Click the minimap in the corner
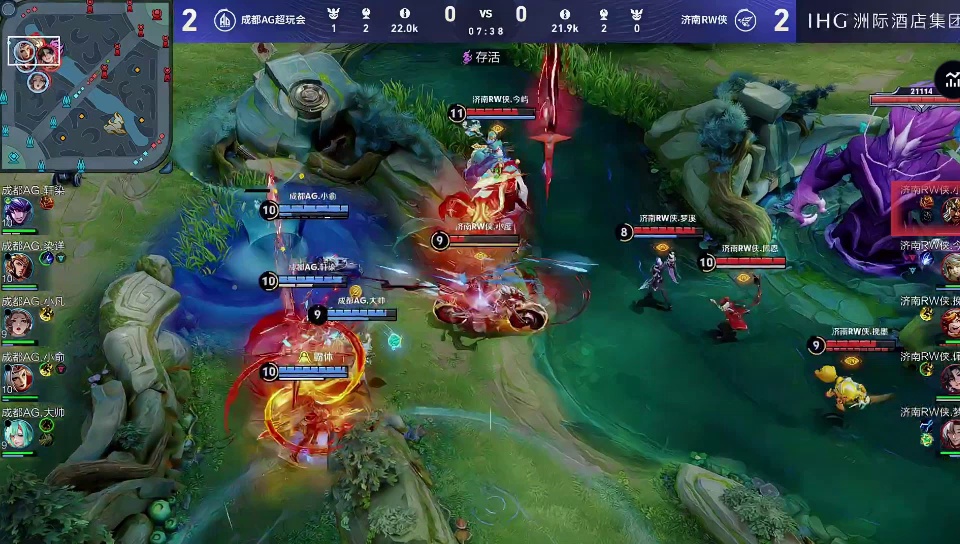This screenshot has height=544, width=960. [x=86, y=86]
